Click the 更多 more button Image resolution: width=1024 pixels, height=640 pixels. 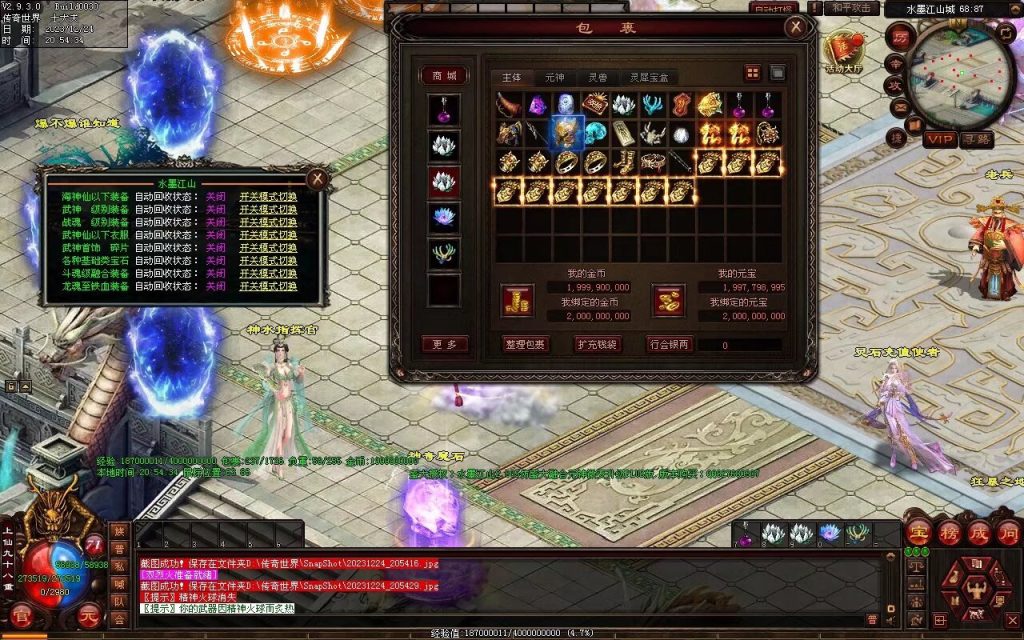[x=444, y=344]
